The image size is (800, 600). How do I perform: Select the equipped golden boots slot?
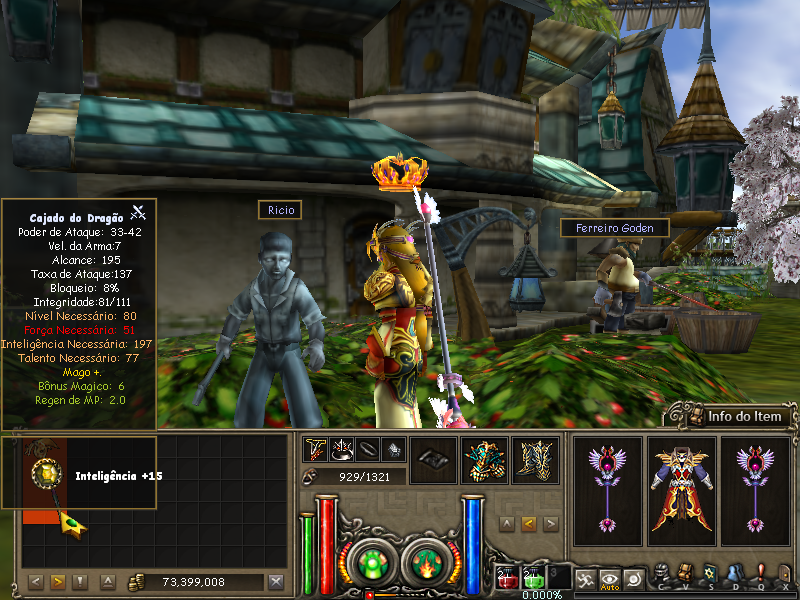point(535,460)
